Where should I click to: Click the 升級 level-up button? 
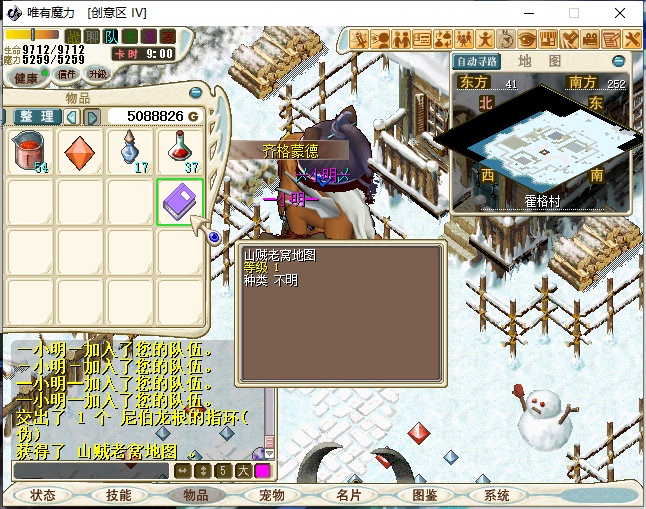(x=98, y=74)
